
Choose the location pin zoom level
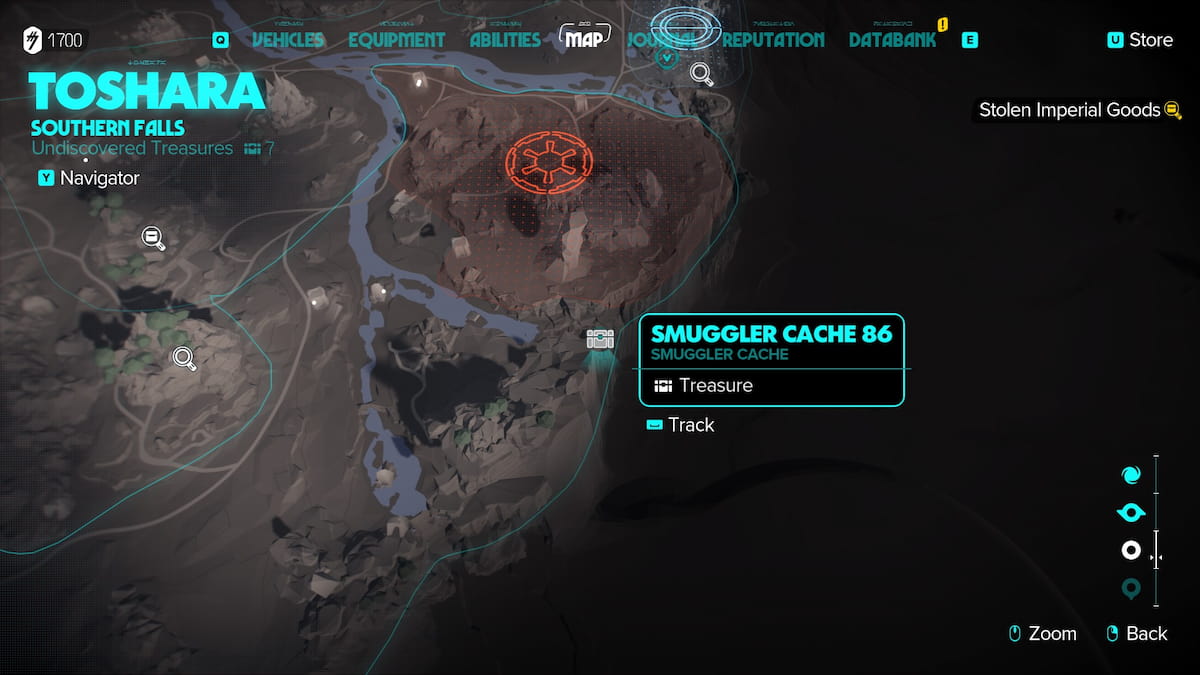click(x=1131, y=589)
